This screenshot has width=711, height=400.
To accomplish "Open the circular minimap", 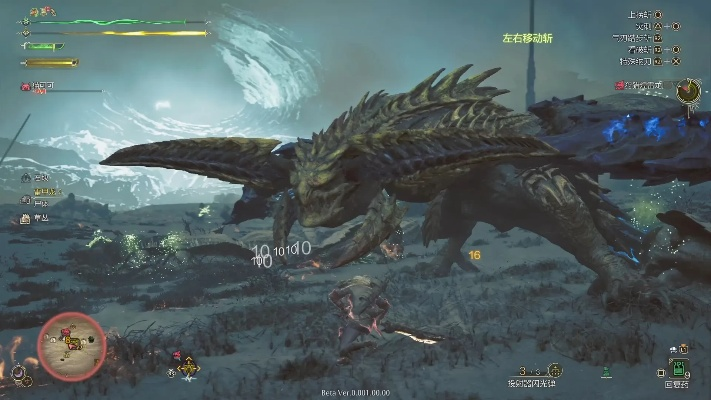I will pos(71,346).
